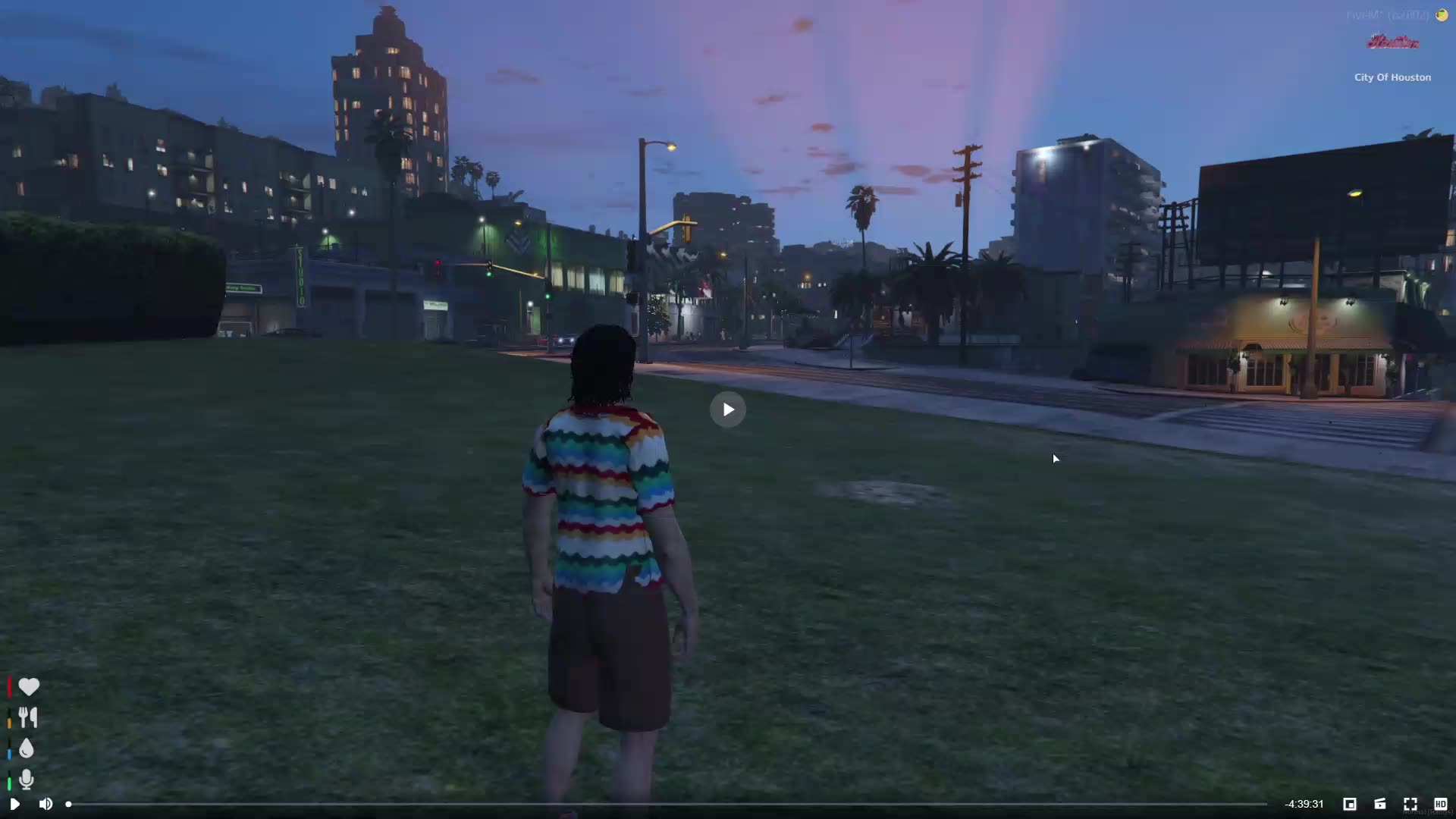Click the heart health icon
Screen dimensions: 1456x819
click(29, 687)
